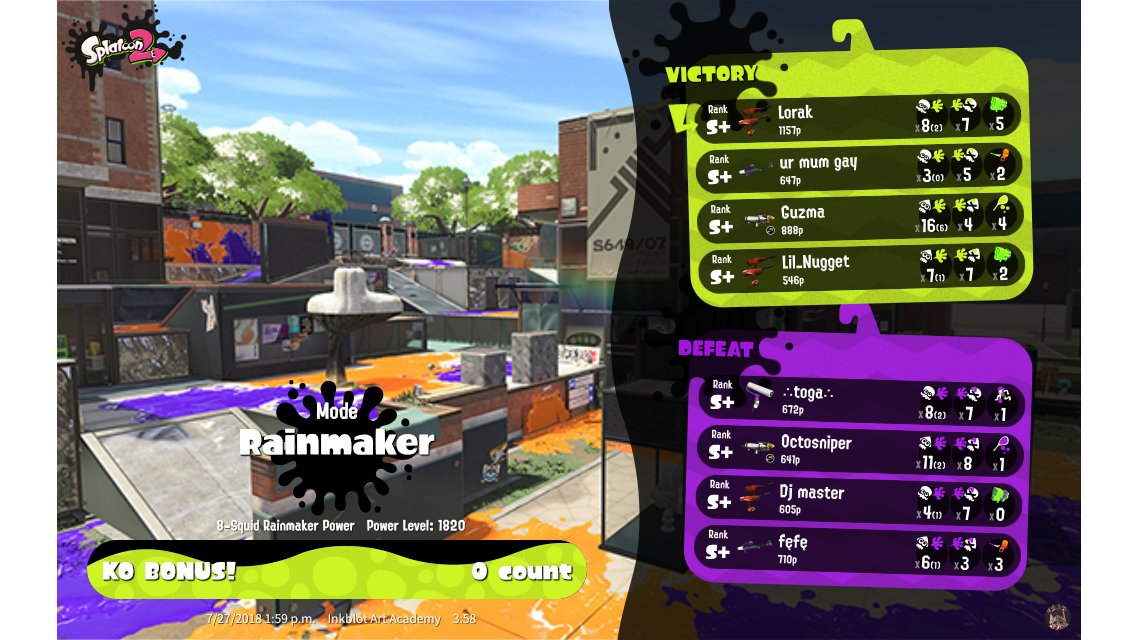Screen dimensions: 1138x640
Task: Select Octosniper's row on the Defeat team
Action: (x=858, y=451)
